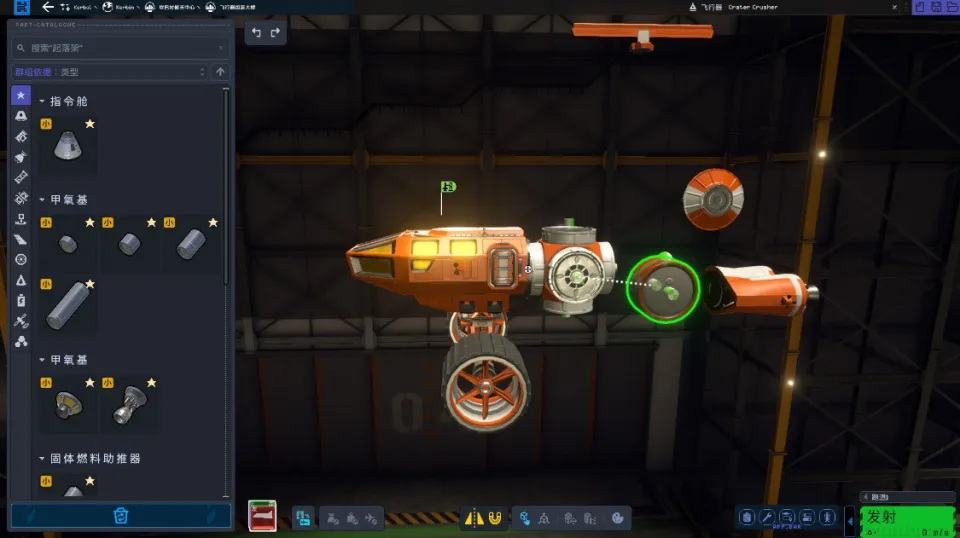960x538 pixels.
Task: Pick the command pod part
Action: 69,146
